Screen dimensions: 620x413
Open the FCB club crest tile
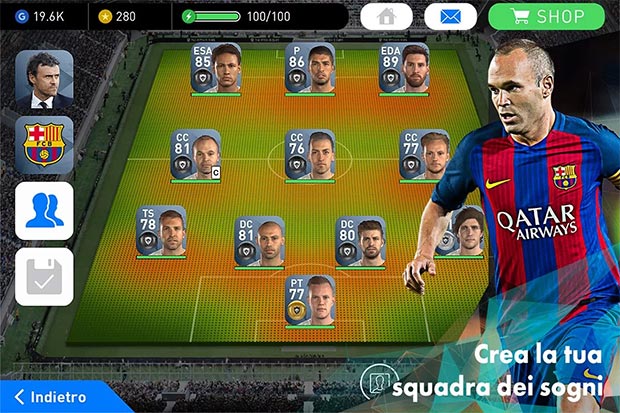[x=44, y=145]
